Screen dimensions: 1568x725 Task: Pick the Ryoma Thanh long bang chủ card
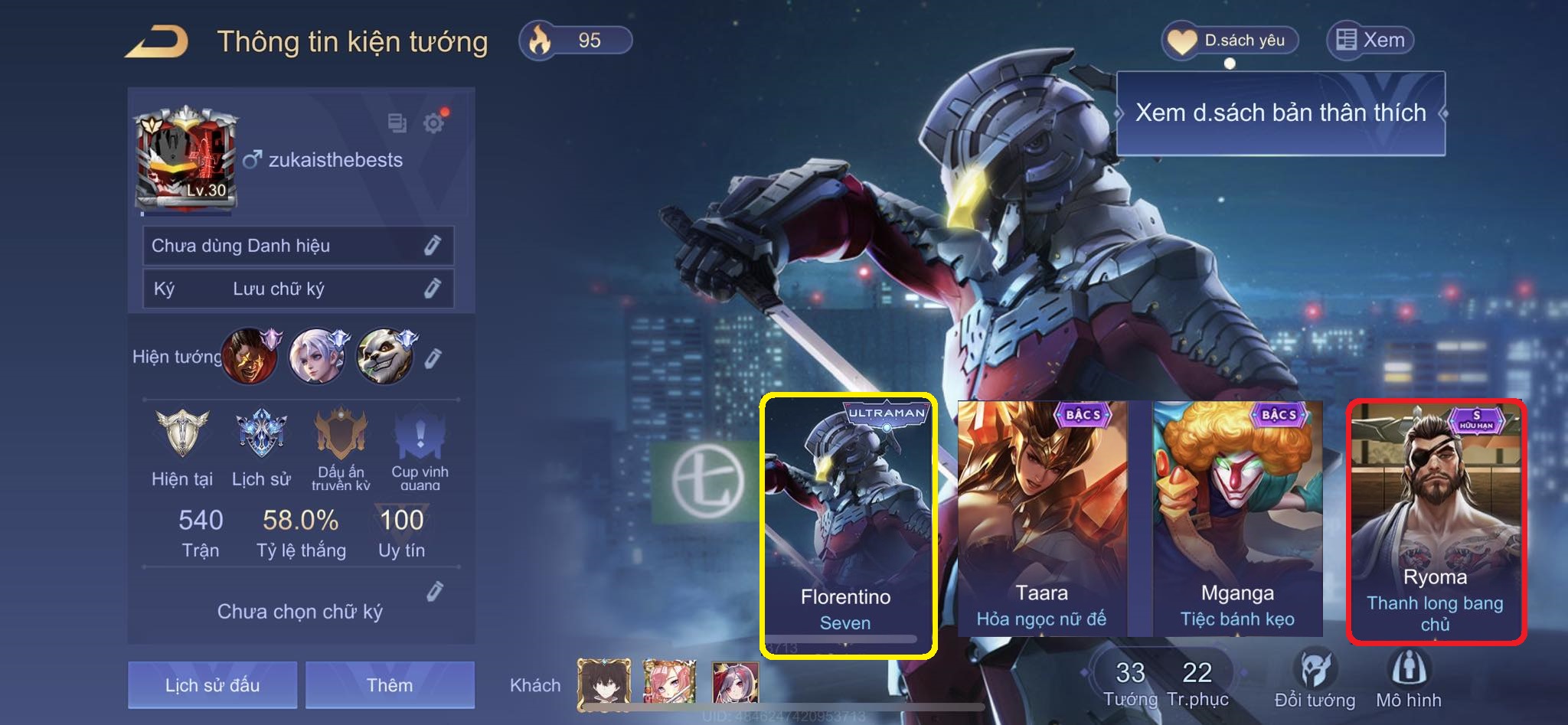[x=1436, y=522]
